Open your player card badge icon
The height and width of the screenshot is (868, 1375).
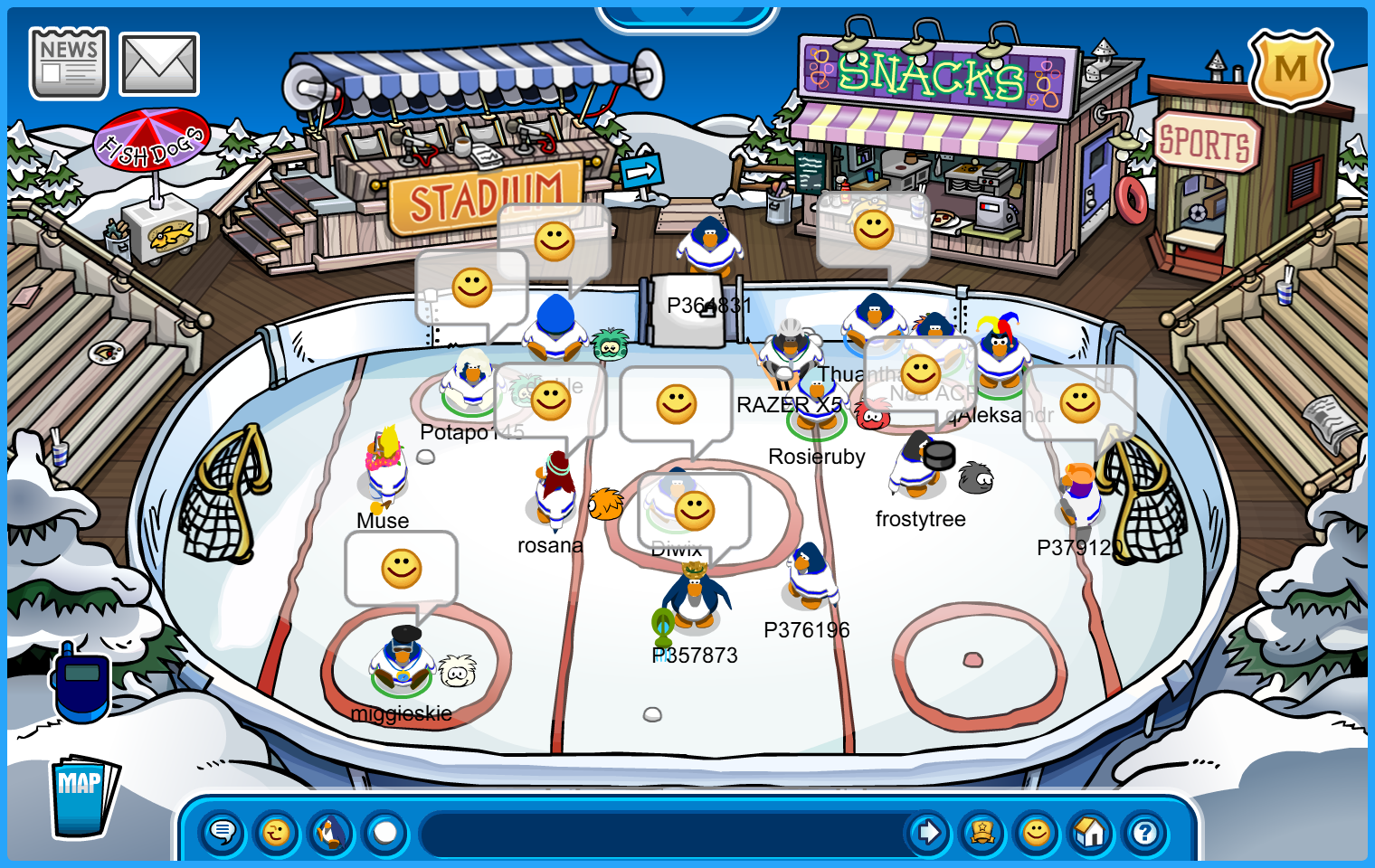pyautogui.click(x=982, y=832)
